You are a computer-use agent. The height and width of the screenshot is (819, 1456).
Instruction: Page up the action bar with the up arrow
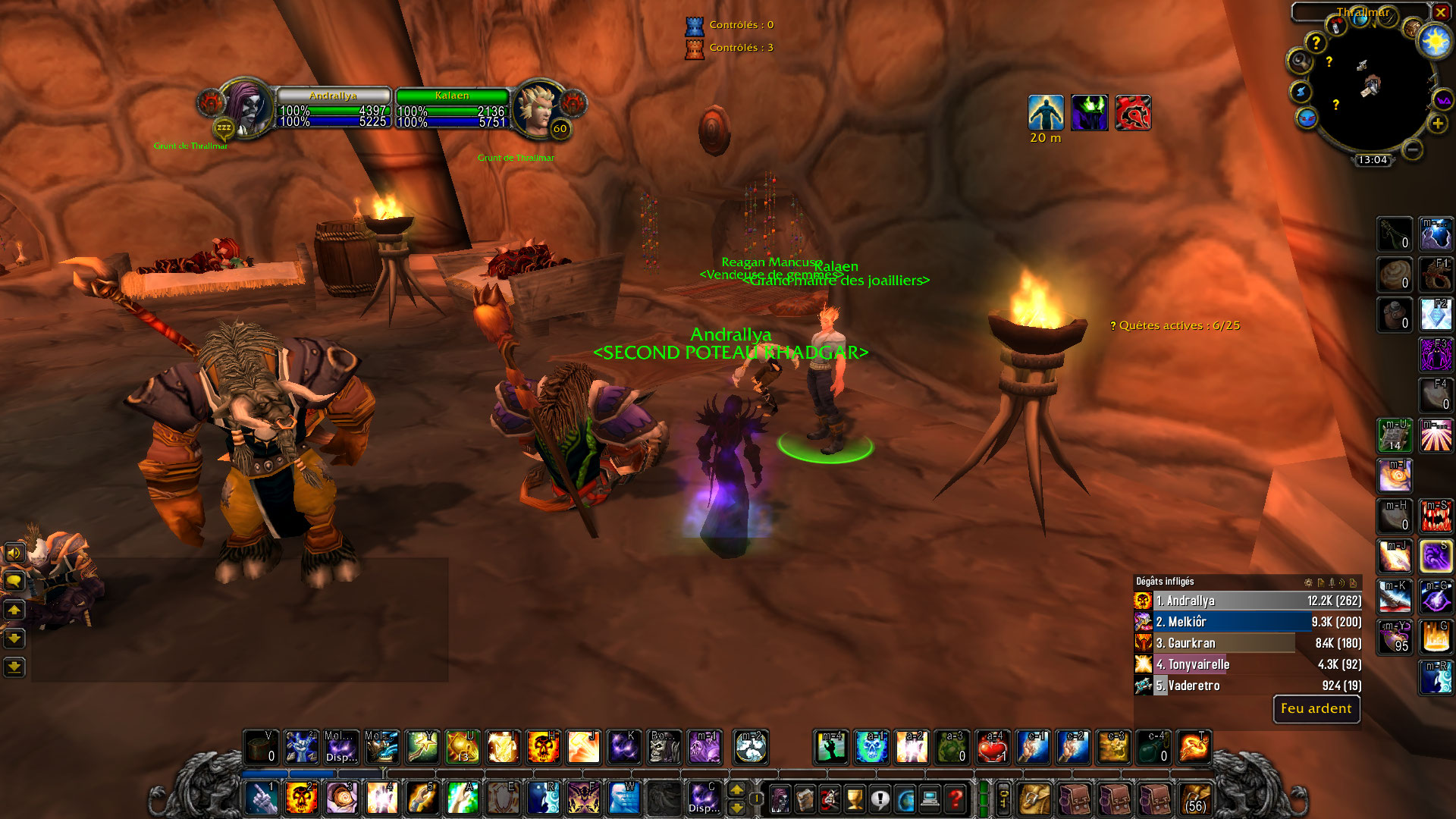(x=737, y=789)
